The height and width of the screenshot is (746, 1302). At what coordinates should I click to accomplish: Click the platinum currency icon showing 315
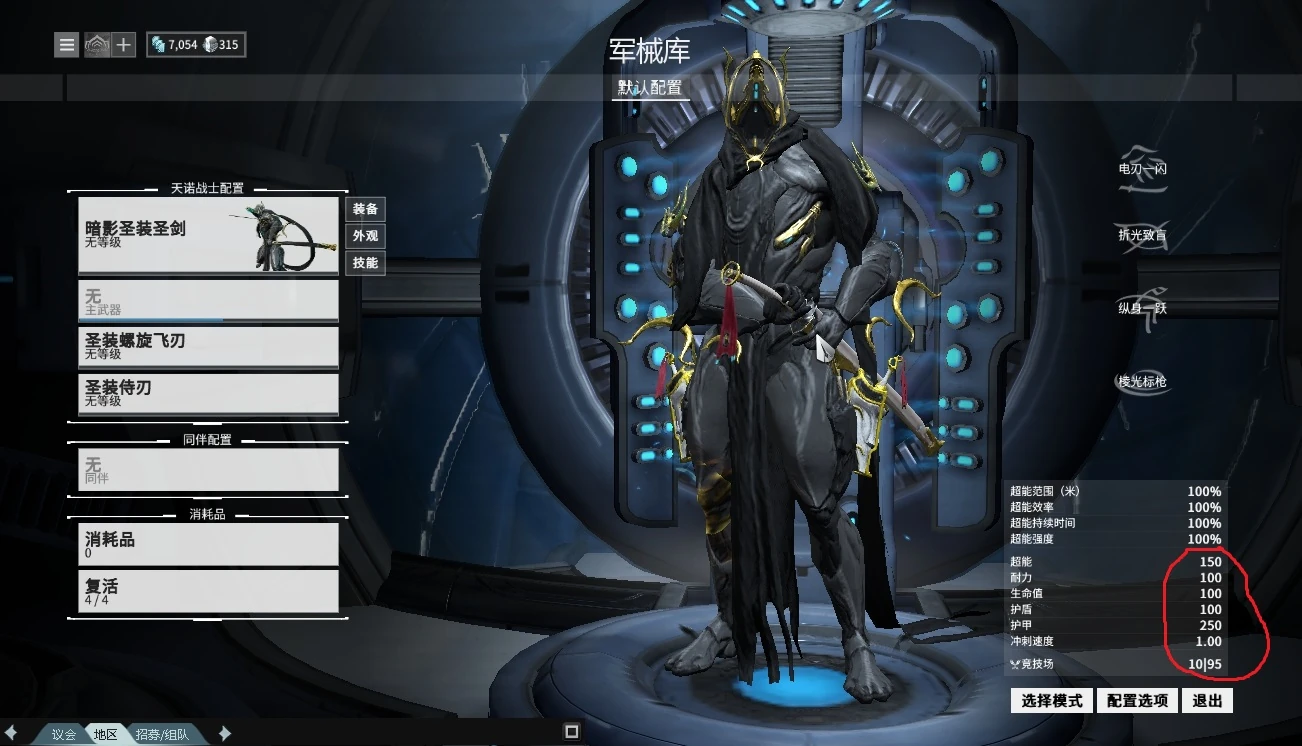pos(209,44)
